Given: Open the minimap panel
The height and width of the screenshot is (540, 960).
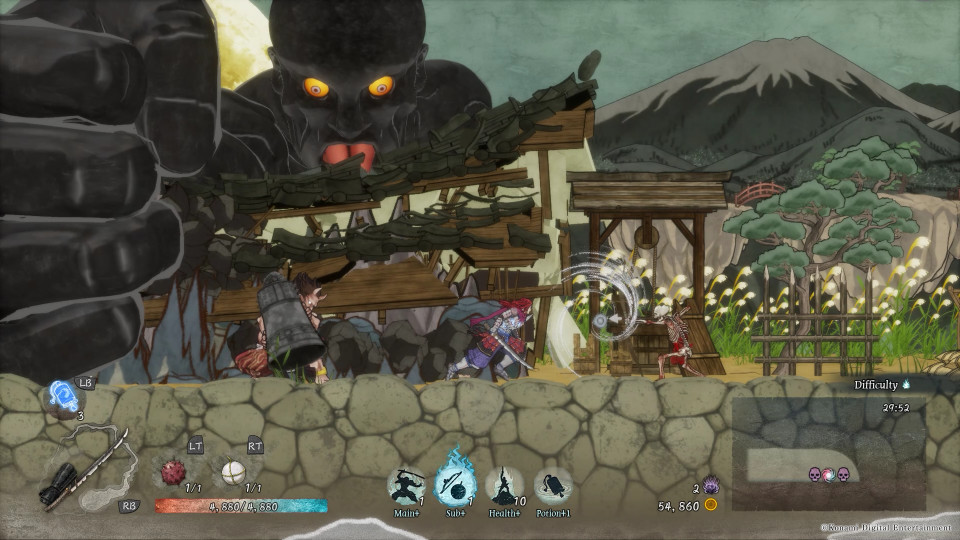Looking at the screenshot, I should point(829,454).
